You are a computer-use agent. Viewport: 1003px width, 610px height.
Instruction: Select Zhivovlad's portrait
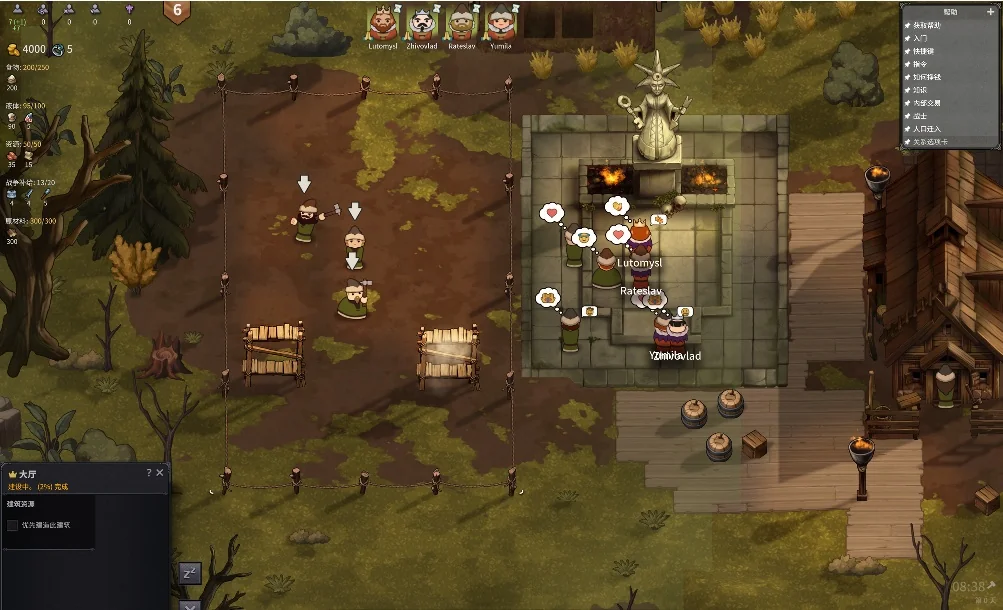pos(422,23)
